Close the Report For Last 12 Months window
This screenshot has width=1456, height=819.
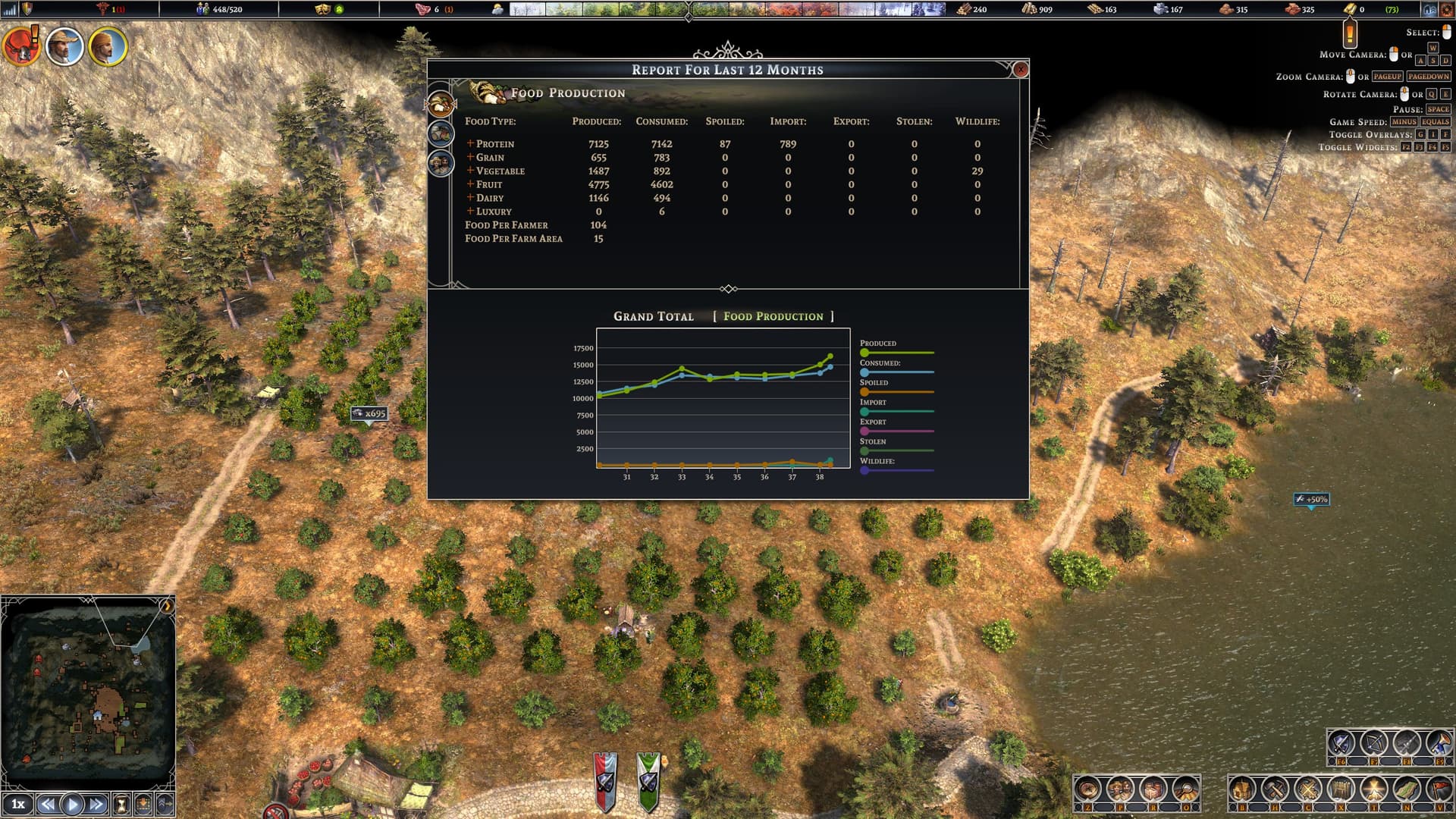[1021, 70]
